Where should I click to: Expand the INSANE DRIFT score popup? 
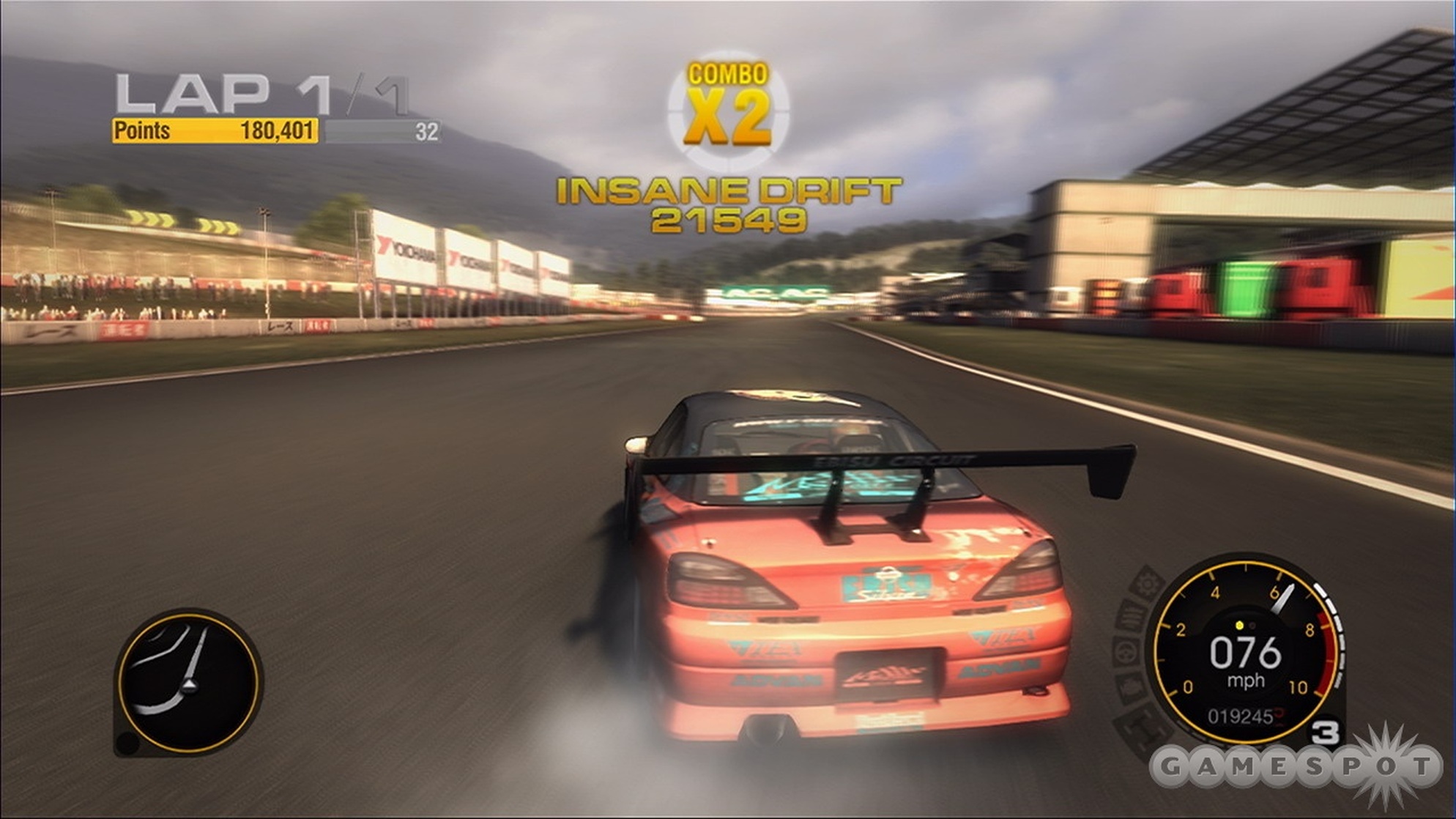729,192
